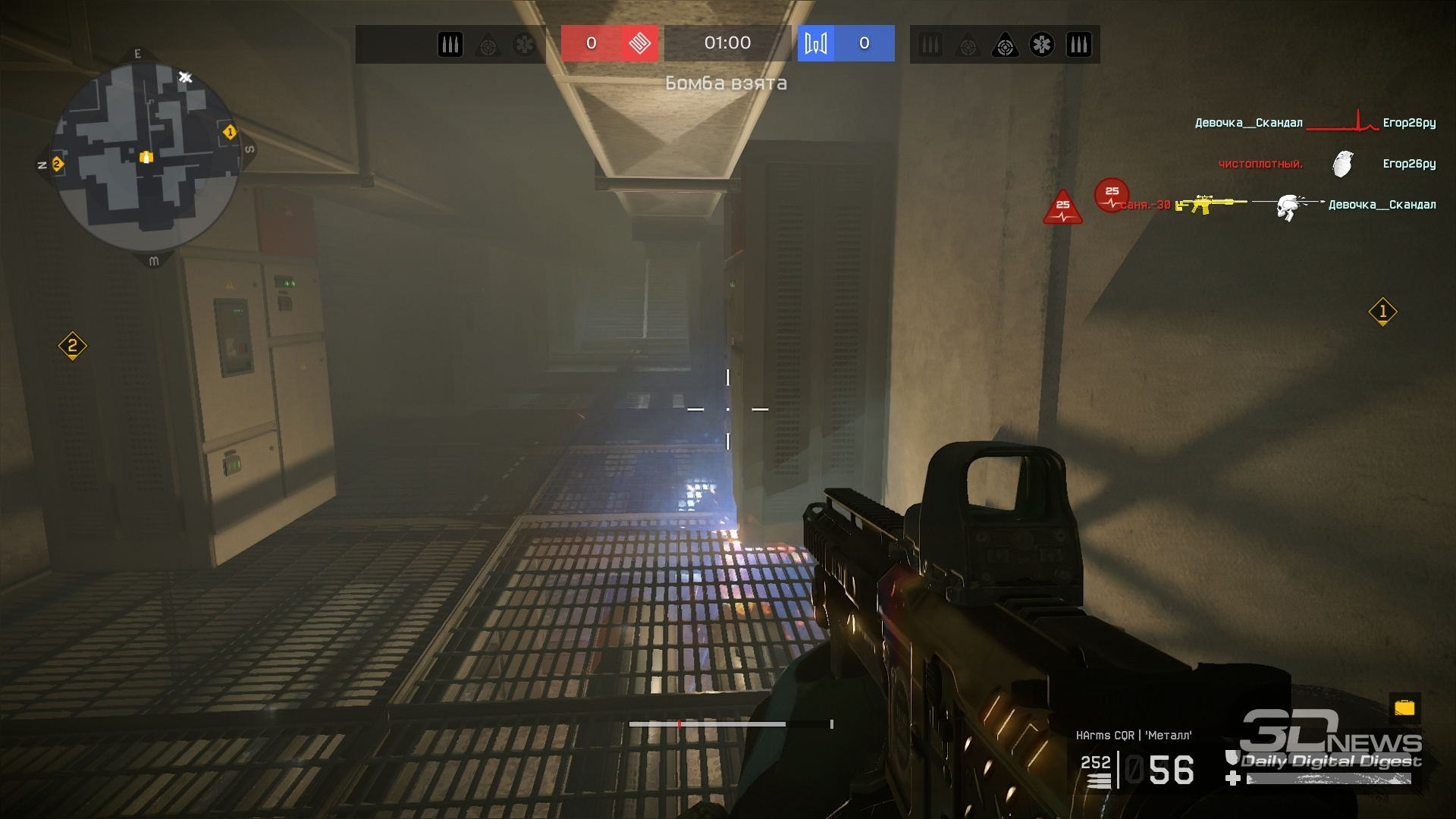Click the skull headshot icon in the kill feed
The width and height of the screenshot is (1456, 819).
[1288, 206]
